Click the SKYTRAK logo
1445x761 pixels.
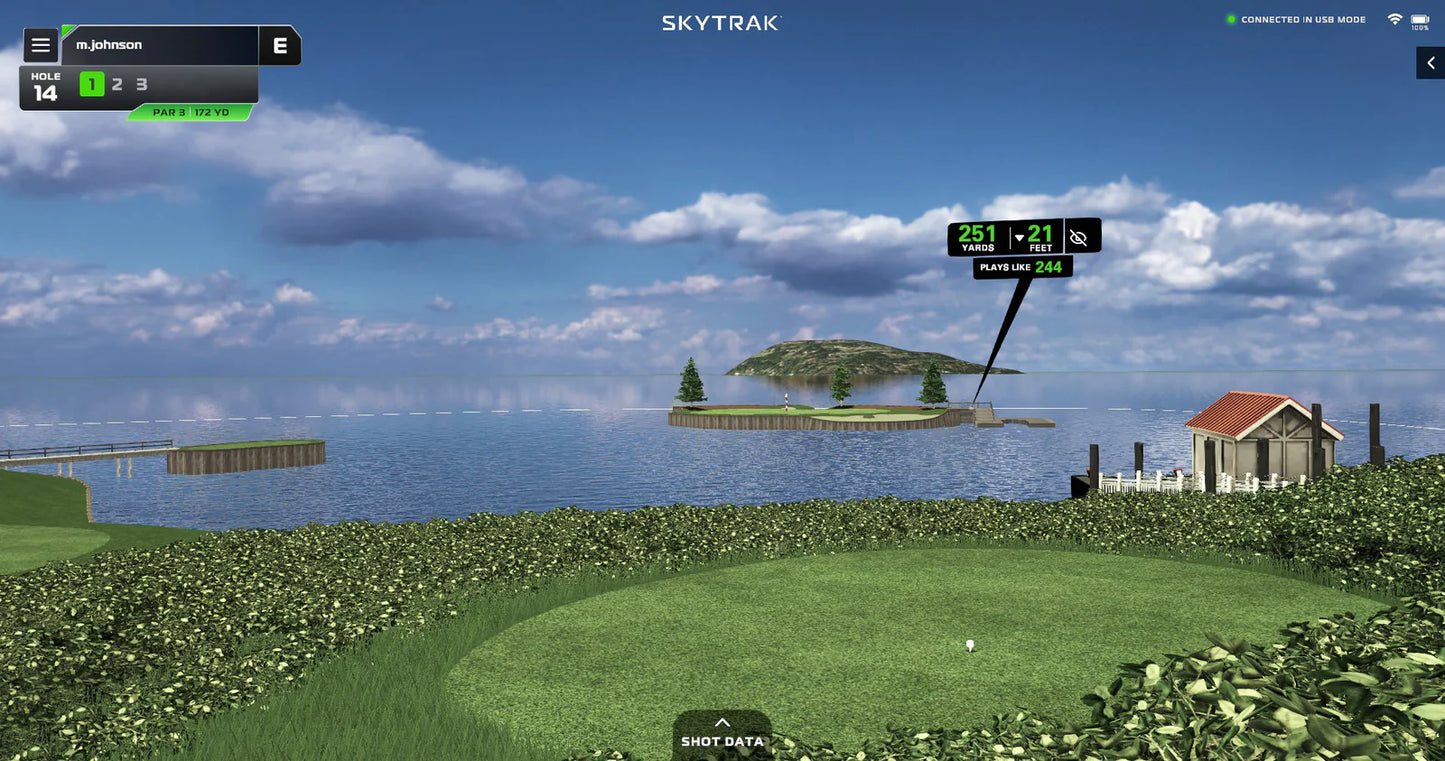[722, 21]
